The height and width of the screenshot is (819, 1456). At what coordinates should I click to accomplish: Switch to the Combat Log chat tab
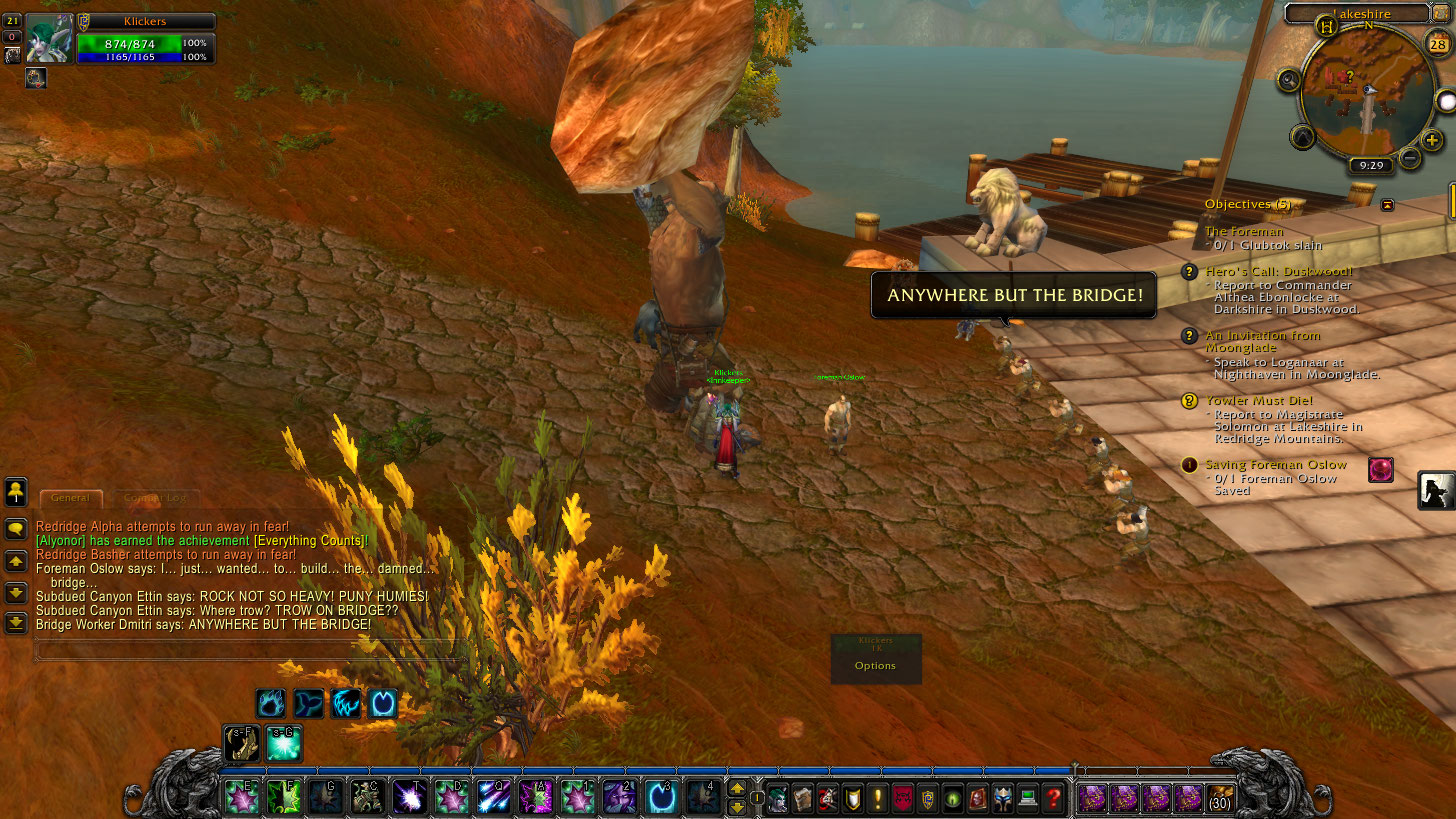click(x=155, y=498)
